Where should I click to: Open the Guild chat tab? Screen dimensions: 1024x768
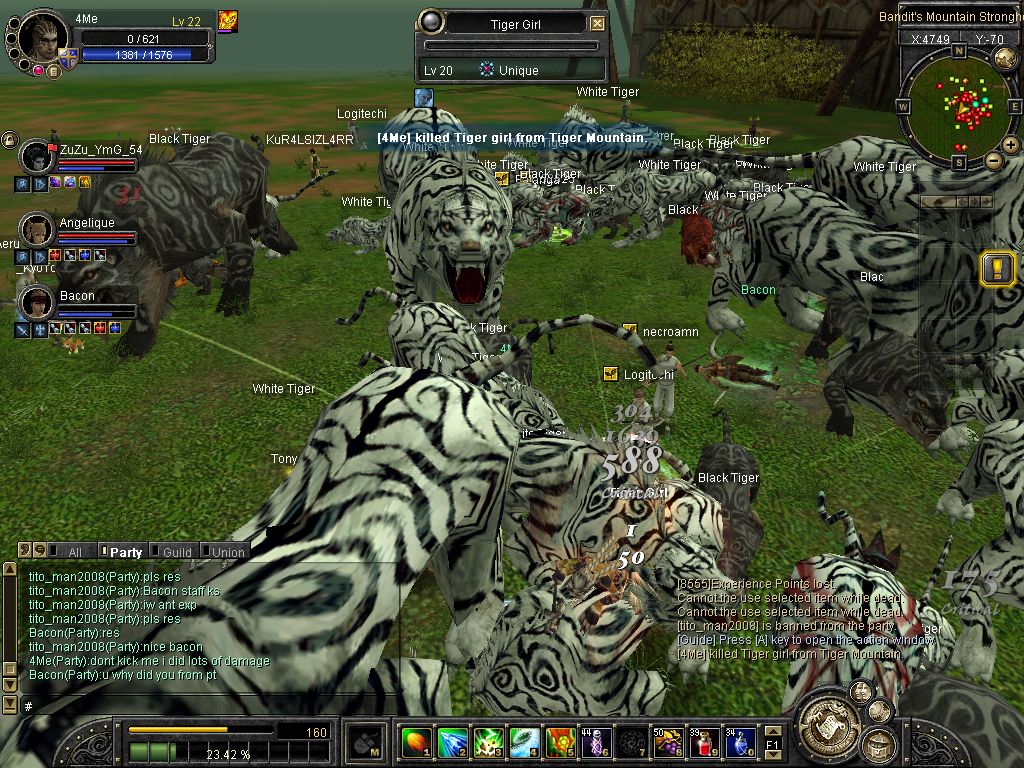[175, 551]
